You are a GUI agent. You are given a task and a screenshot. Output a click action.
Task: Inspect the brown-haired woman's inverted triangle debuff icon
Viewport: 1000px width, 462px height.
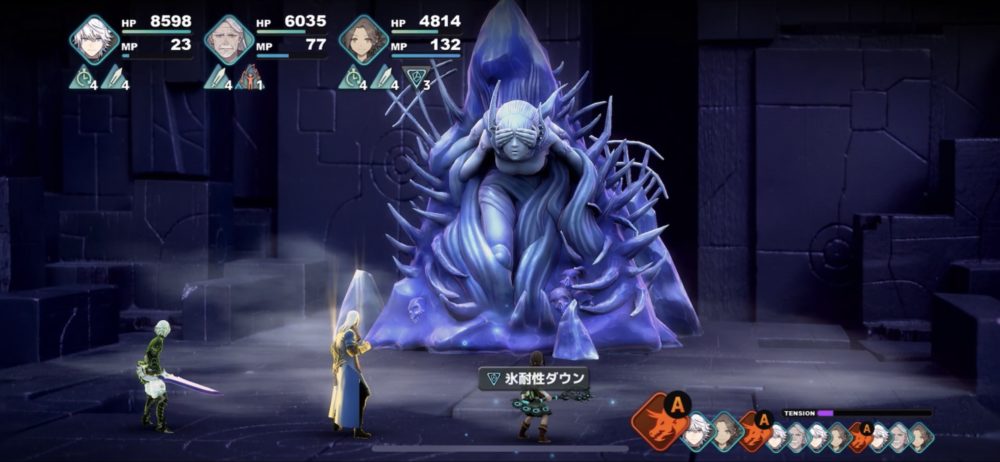click(x=414, y=77)
